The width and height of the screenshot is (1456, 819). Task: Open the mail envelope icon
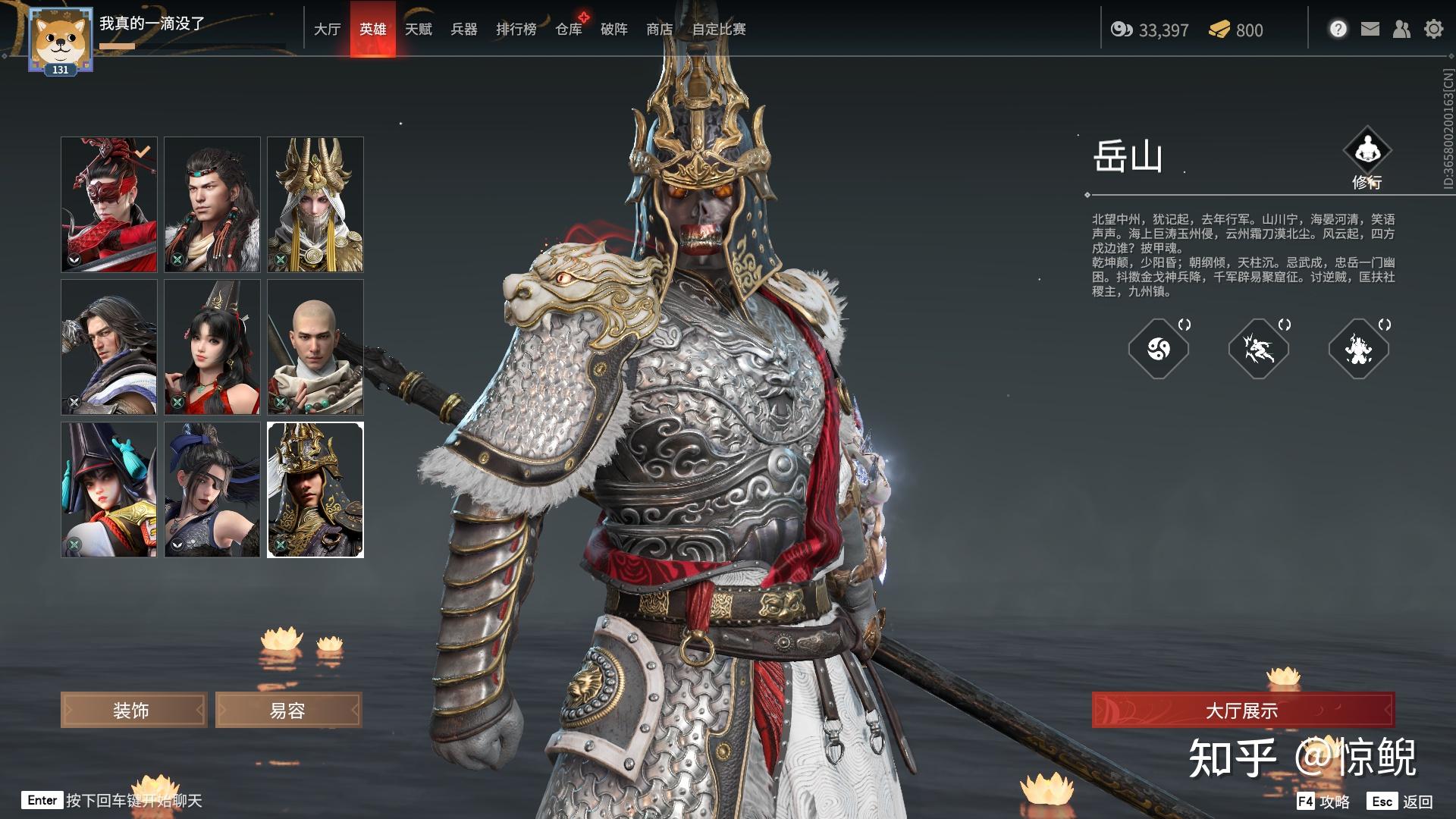1370,30
